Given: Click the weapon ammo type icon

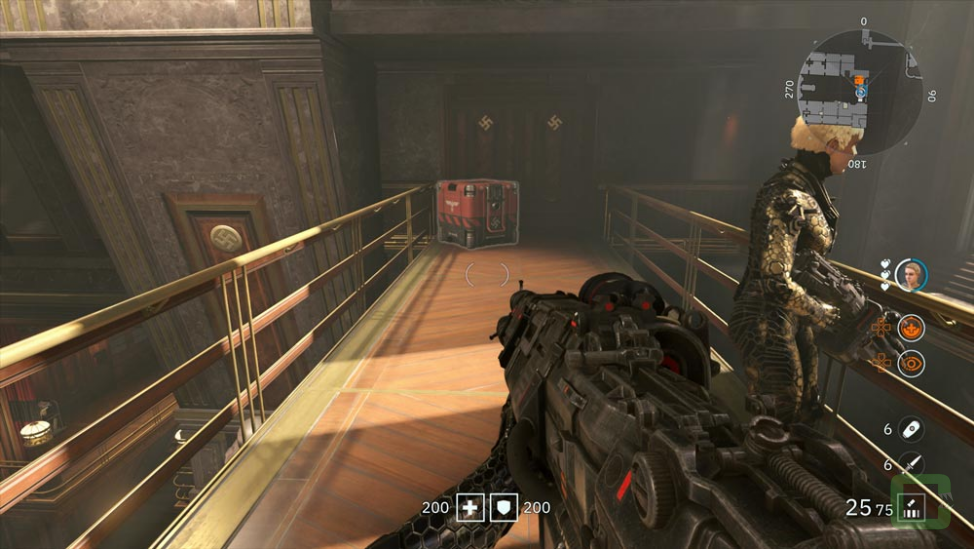Looking at the screenshot, I should (911, 507).
